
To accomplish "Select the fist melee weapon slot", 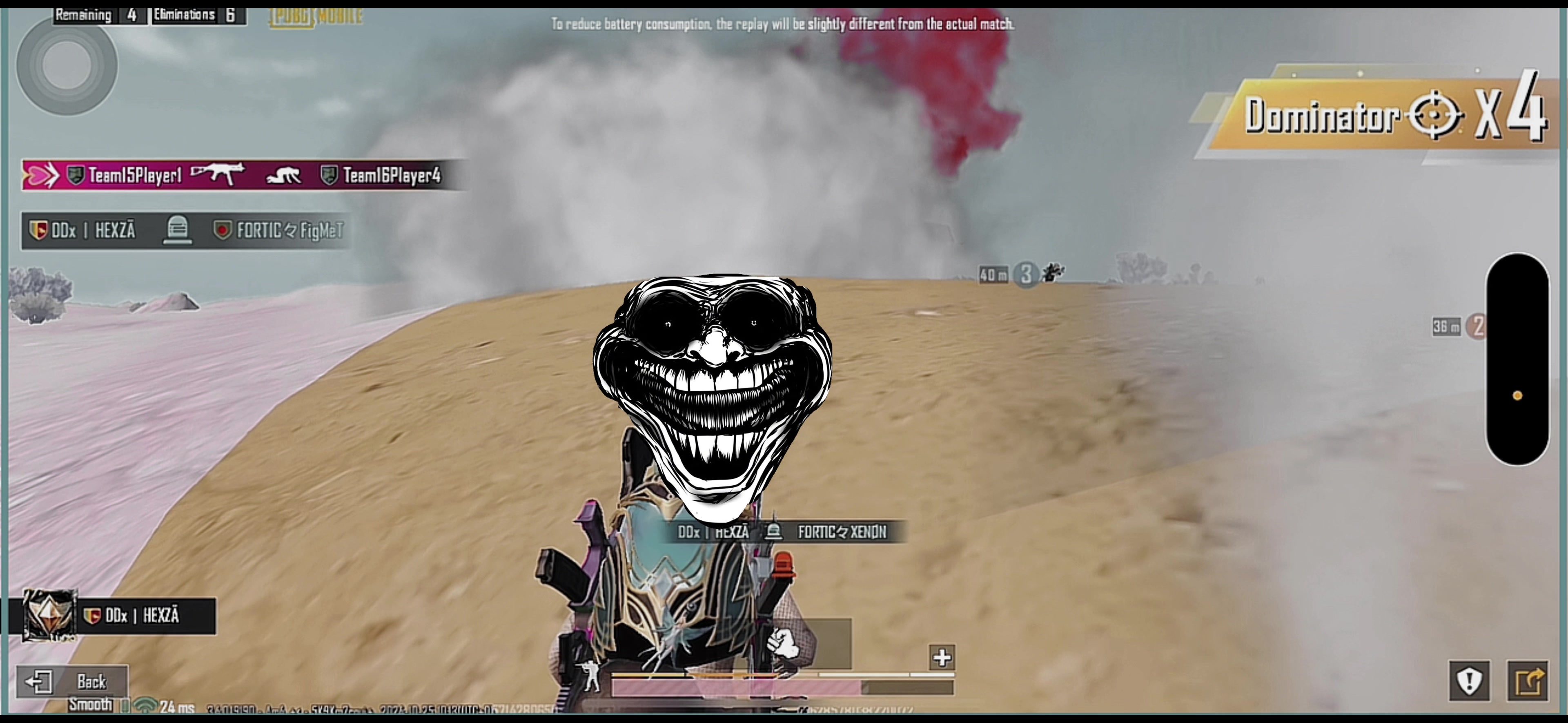I will click(784, 643).
